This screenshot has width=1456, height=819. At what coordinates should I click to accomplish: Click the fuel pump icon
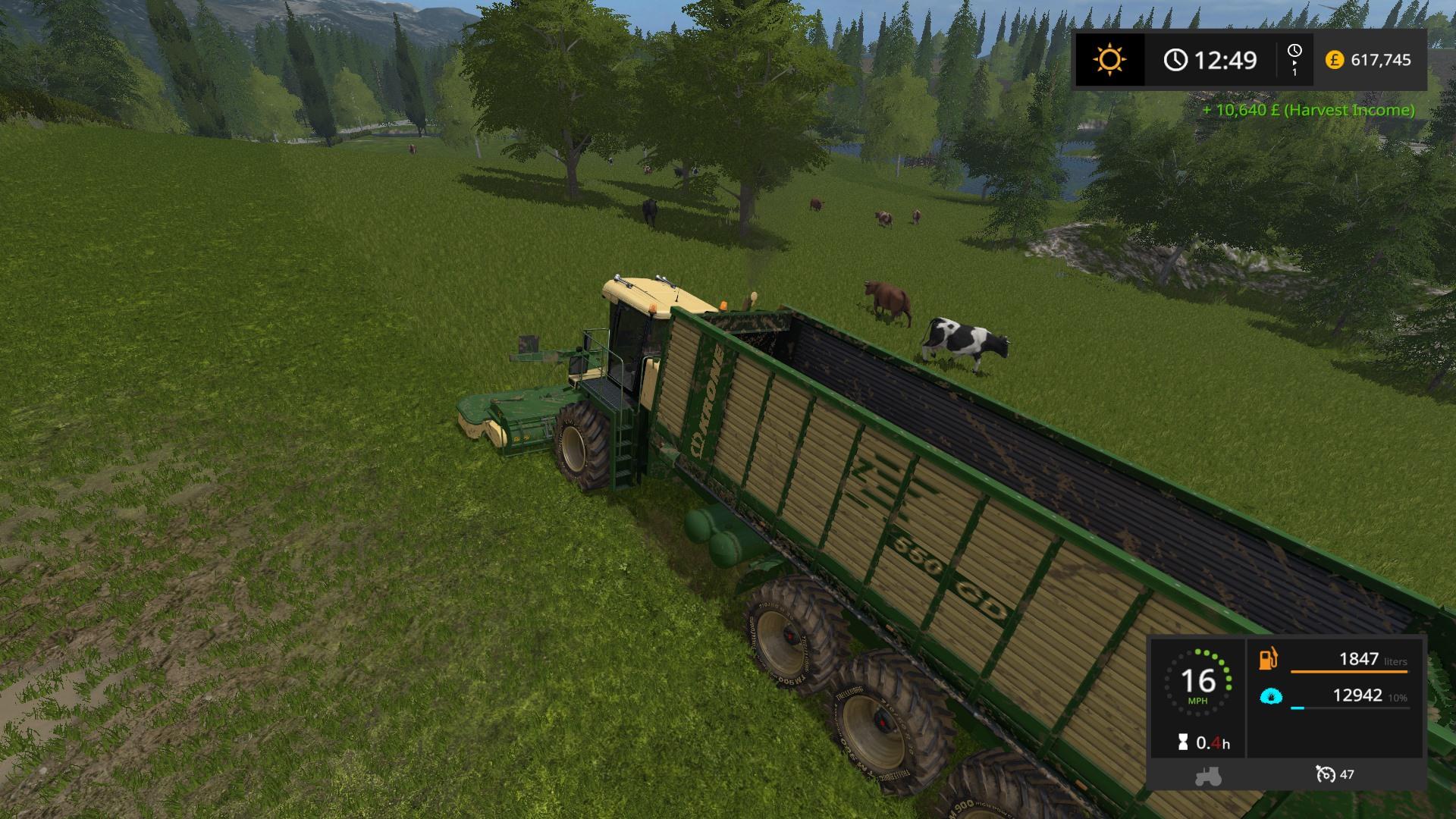coord(1269,658)
